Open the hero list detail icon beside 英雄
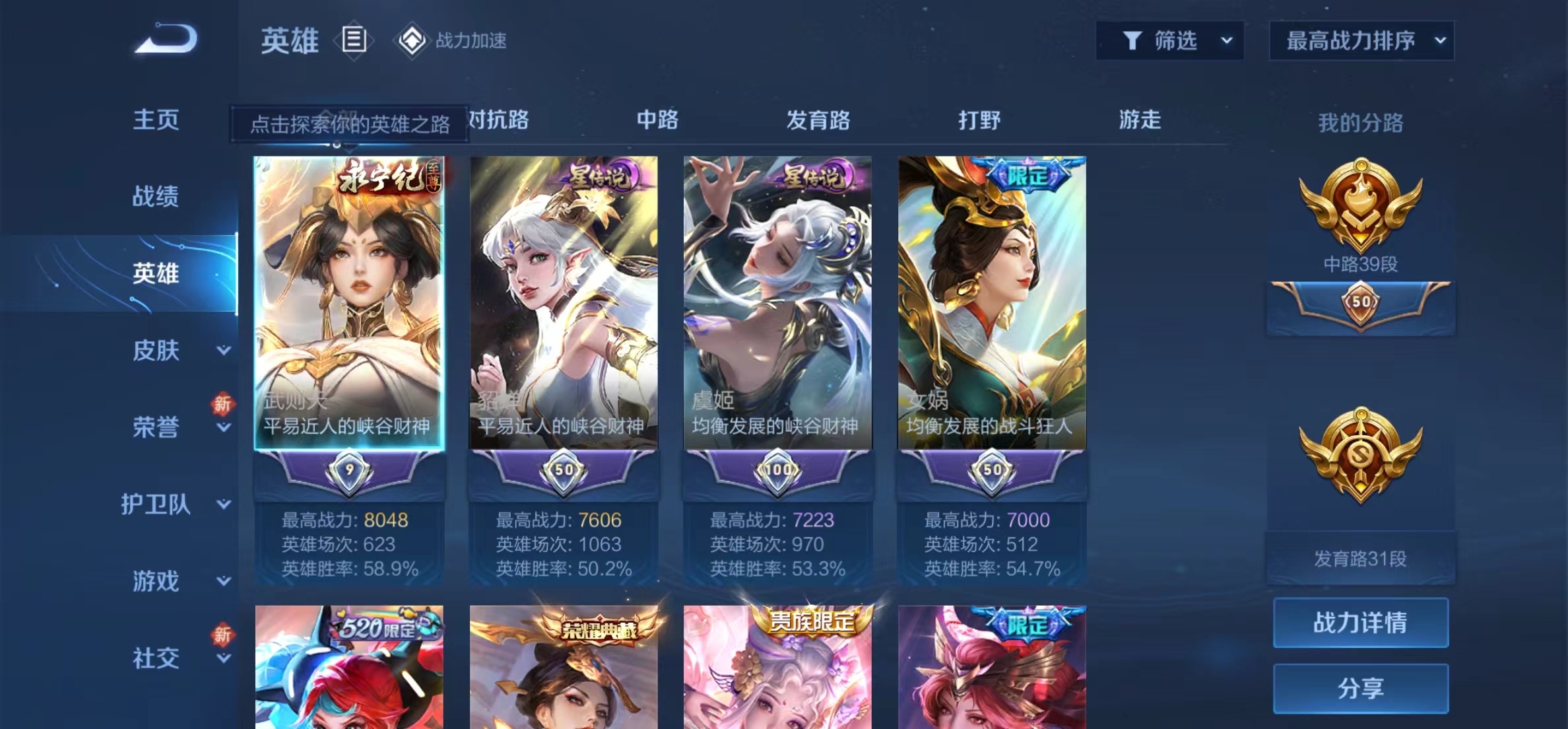This screenshot has height=729, width=1568. click(354, 41)
